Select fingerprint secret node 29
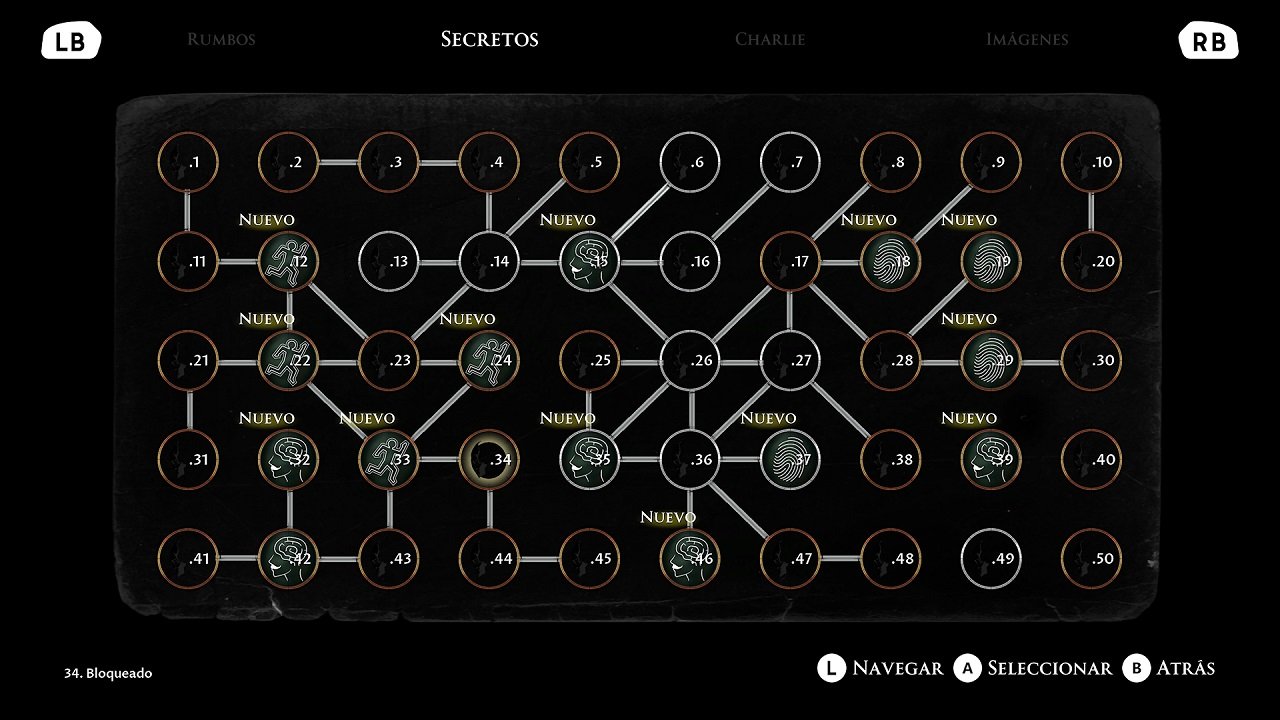The image size is (1280, 720). [991, 361]
